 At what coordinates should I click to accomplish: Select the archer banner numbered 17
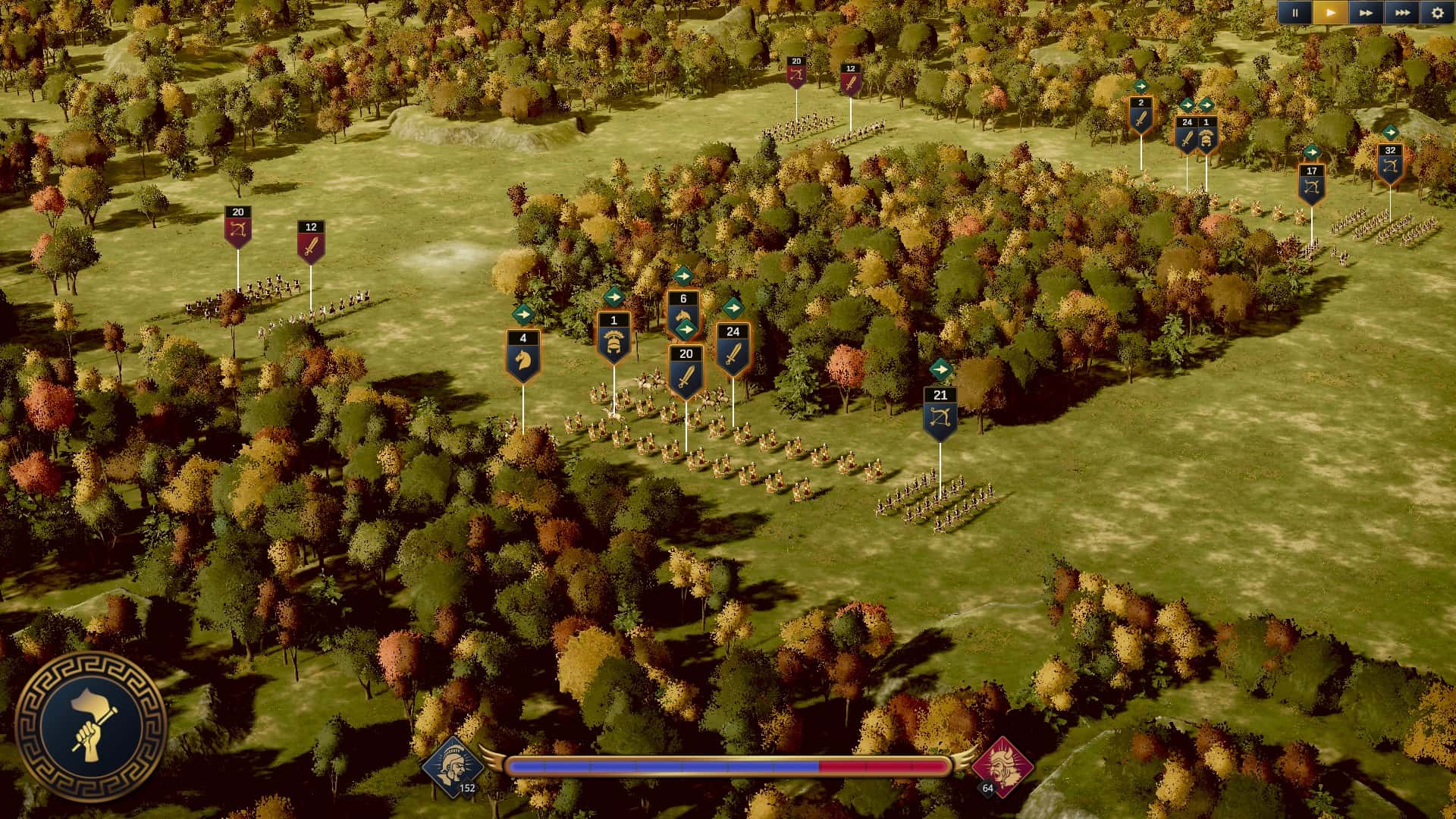tap(1311, 179)
